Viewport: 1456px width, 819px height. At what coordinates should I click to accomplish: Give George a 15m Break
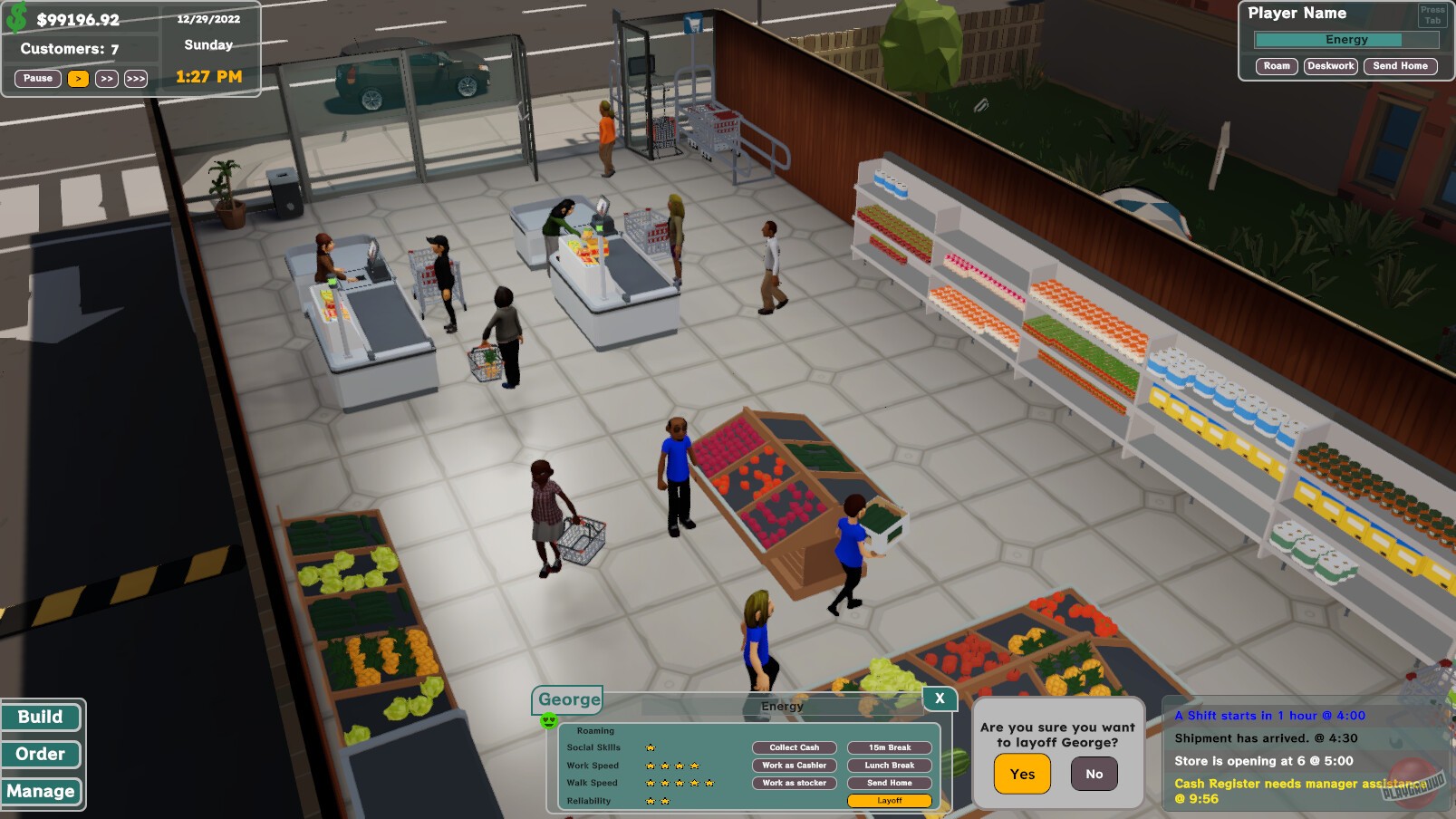tap(889, 747)
